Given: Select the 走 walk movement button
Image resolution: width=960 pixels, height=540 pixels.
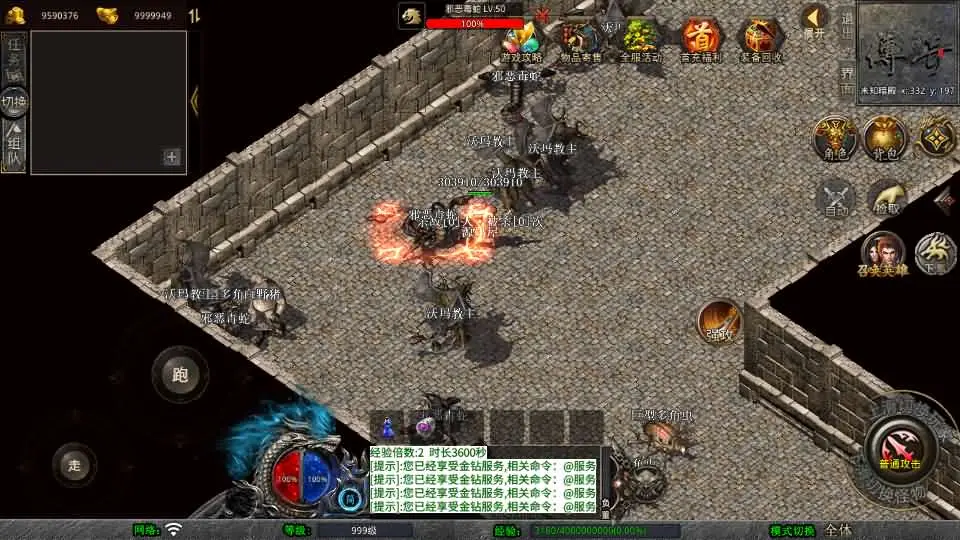Looking at the screenshot, I should tap(74, 465).
